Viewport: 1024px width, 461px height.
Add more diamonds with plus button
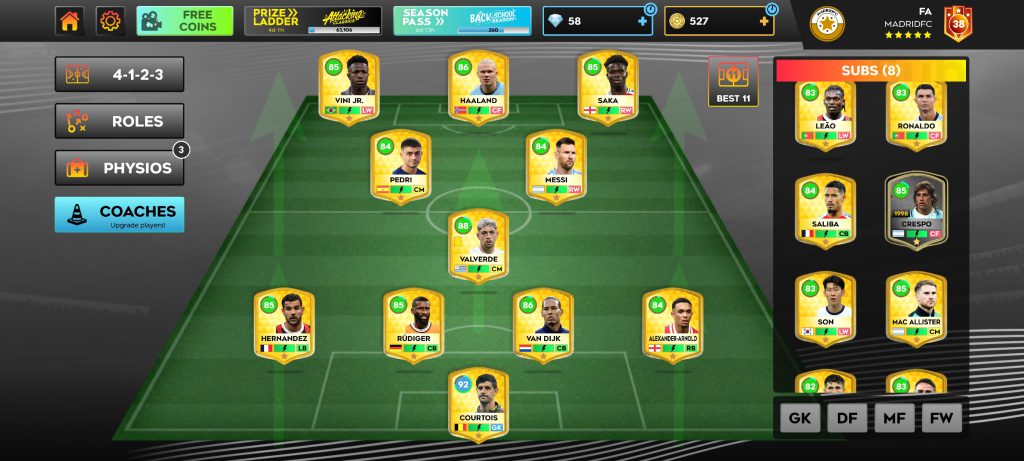tap(641, 21)
